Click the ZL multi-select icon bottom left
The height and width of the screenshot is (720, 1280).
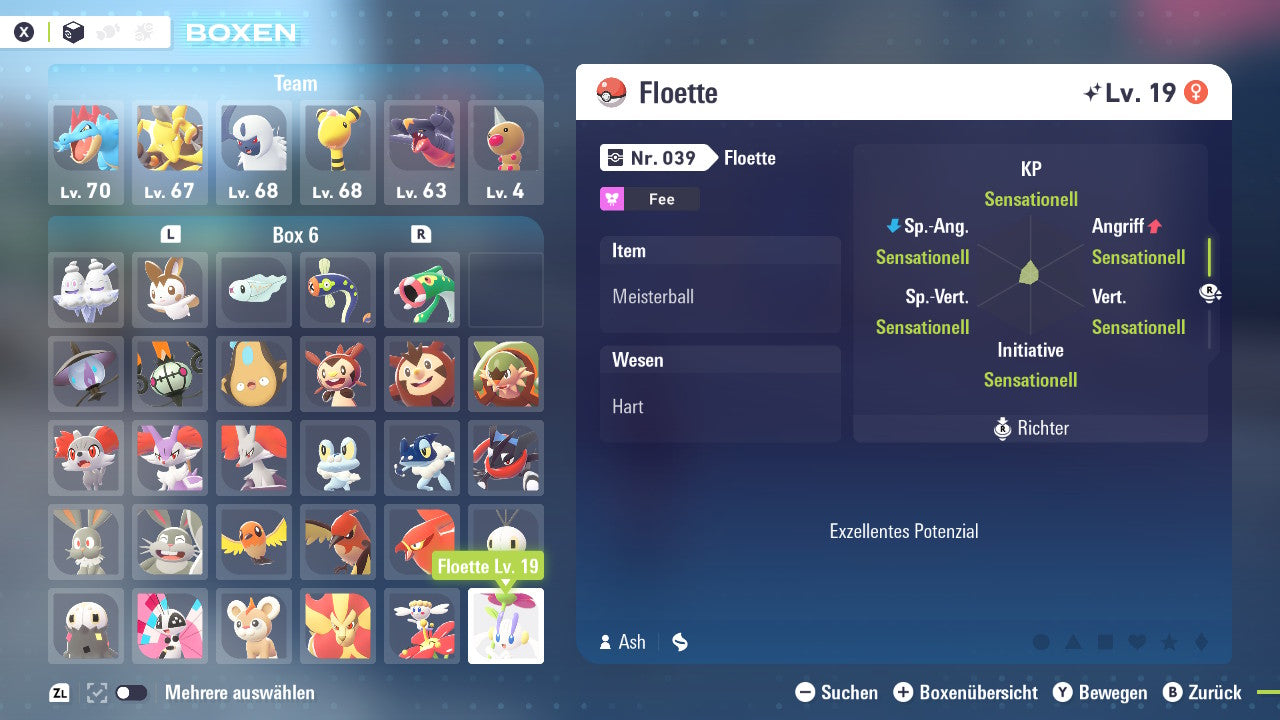click(x=59, y=691)
